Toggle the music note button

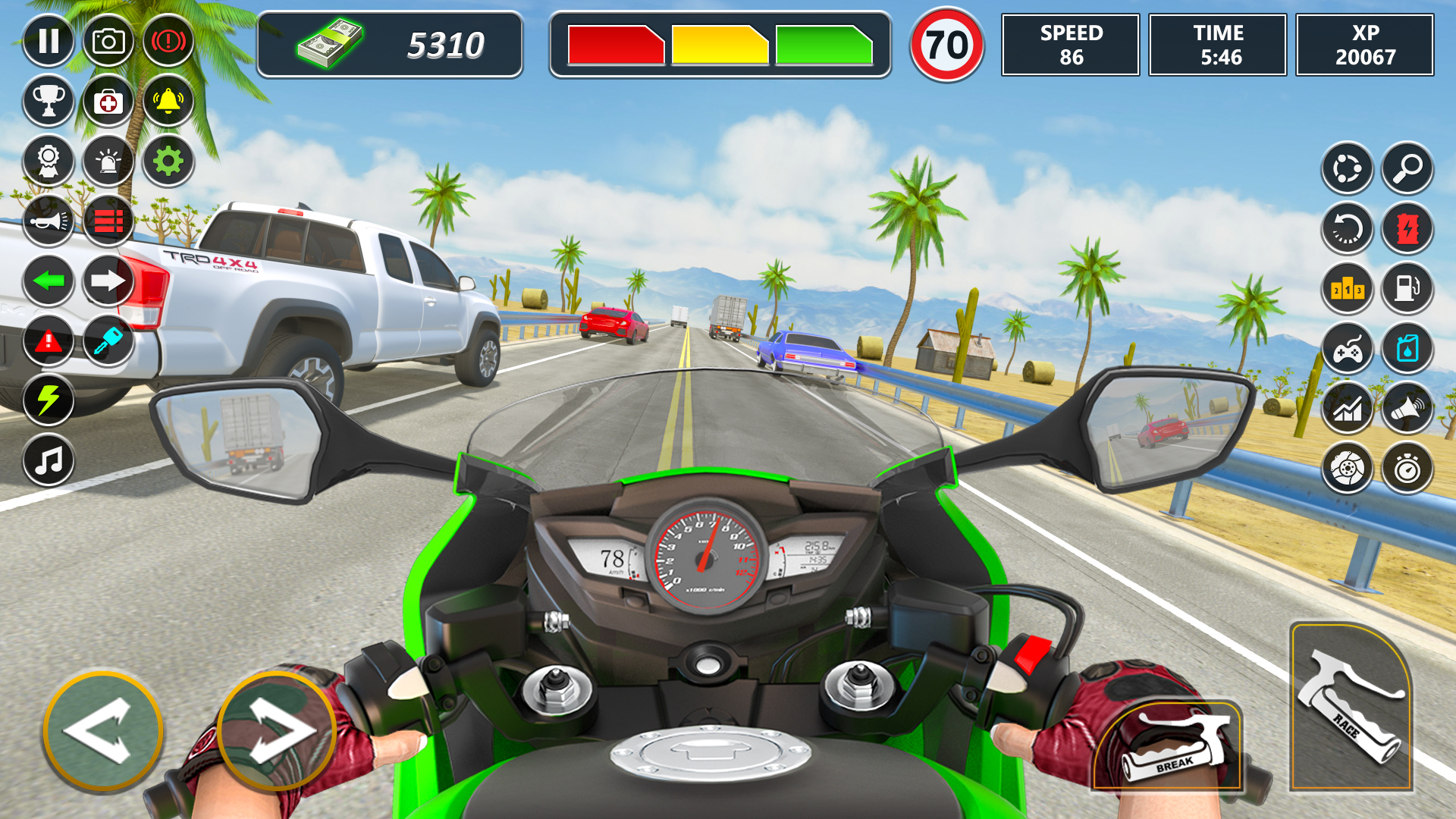49,460
